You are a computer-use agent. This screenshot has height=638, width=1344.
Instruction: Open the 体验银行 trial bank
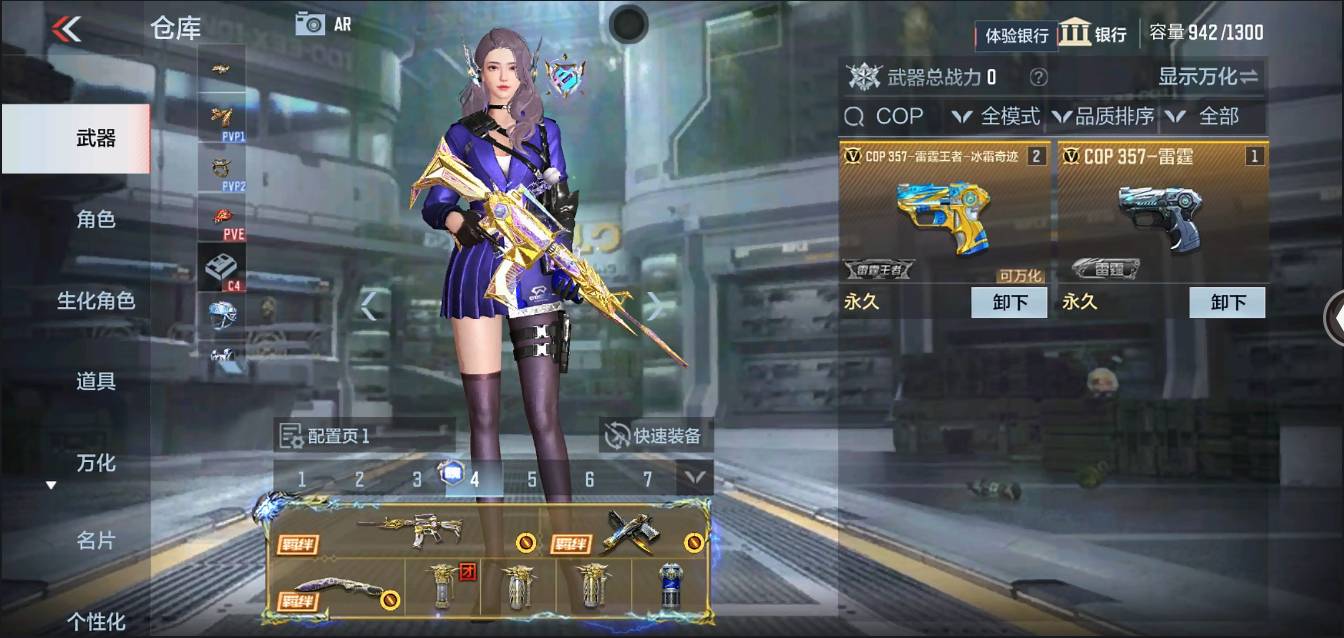click(x=1016, y=35)
